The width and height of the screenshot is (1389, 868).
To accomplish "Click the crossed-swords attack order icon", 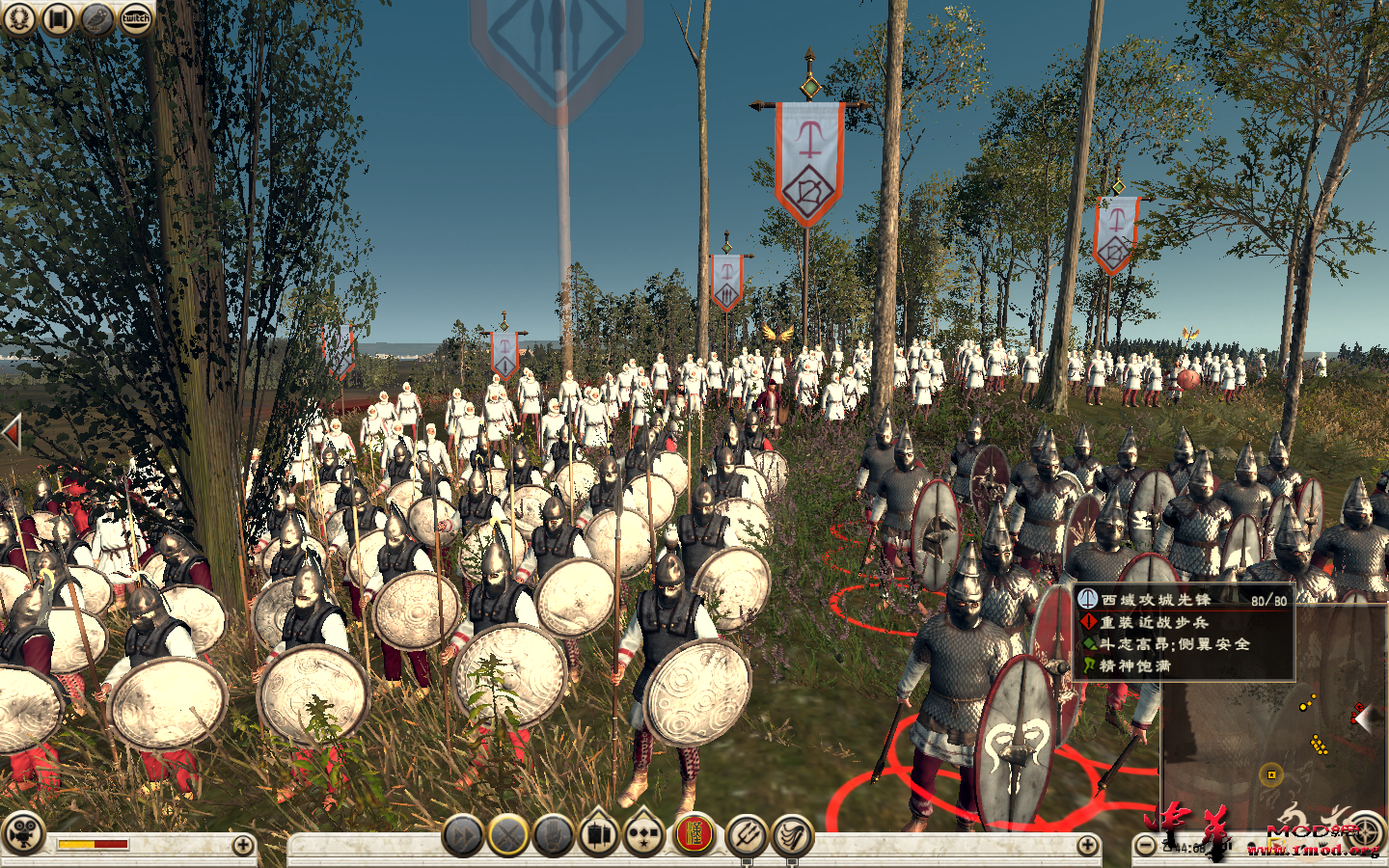I will point(506,837).
